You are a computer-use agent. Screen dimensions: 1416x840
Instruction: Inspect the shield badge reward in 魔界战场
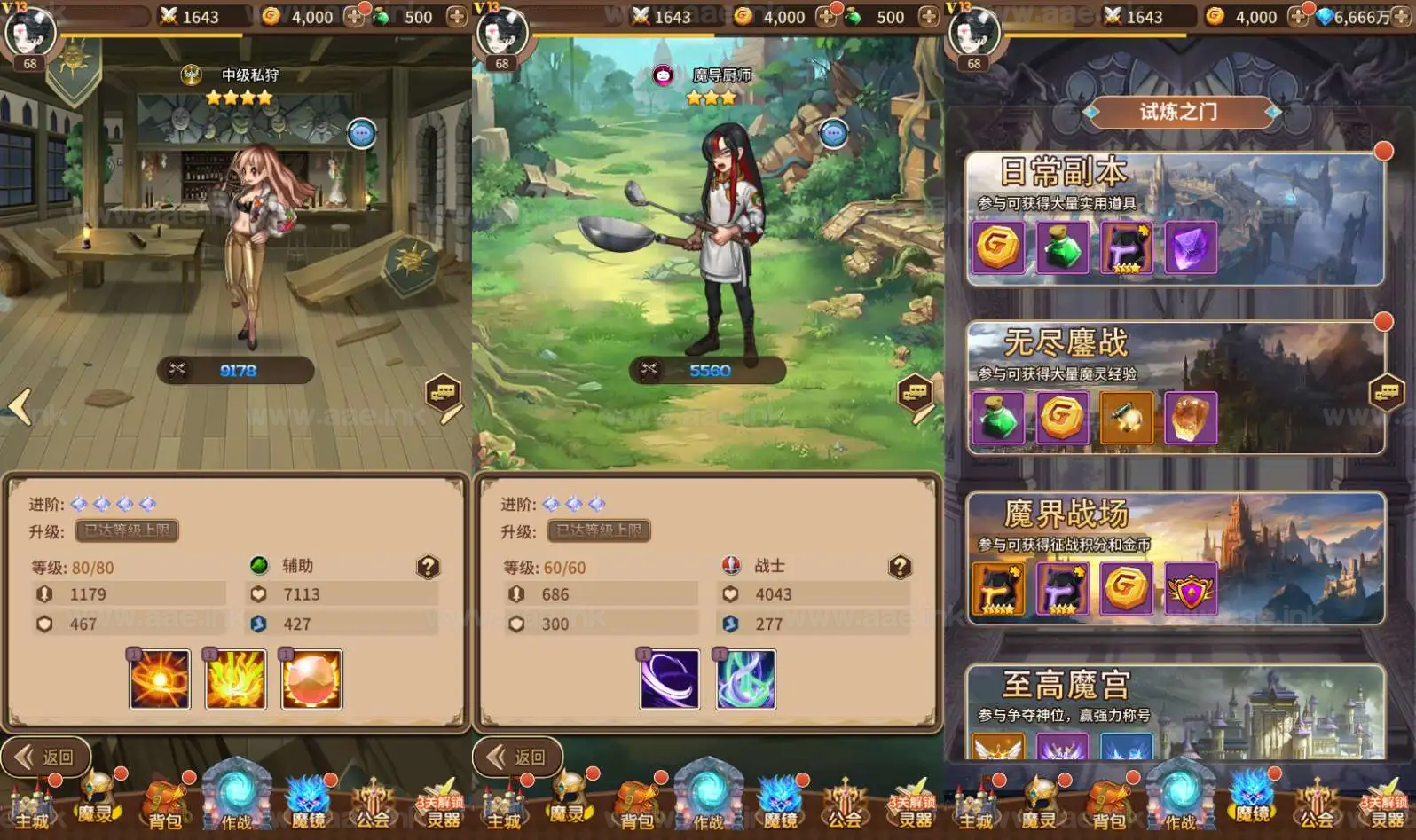(1190, 588)
